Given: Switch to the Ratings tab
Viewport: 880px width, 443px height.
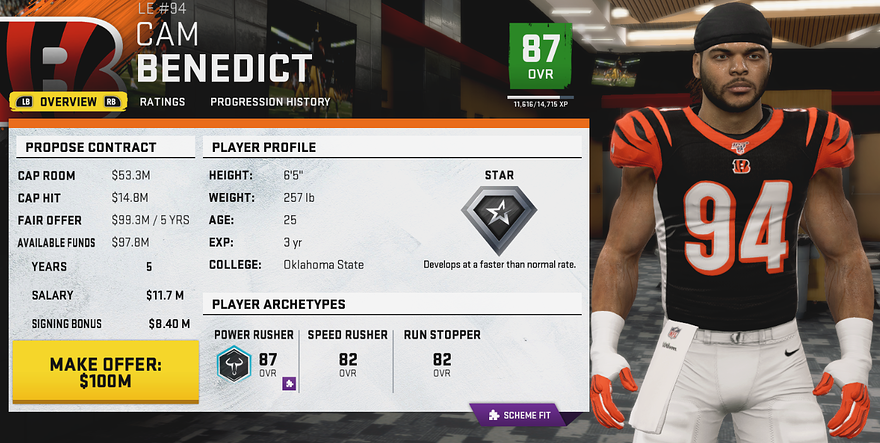Looking at the screenshot, I should click(162, 101).
